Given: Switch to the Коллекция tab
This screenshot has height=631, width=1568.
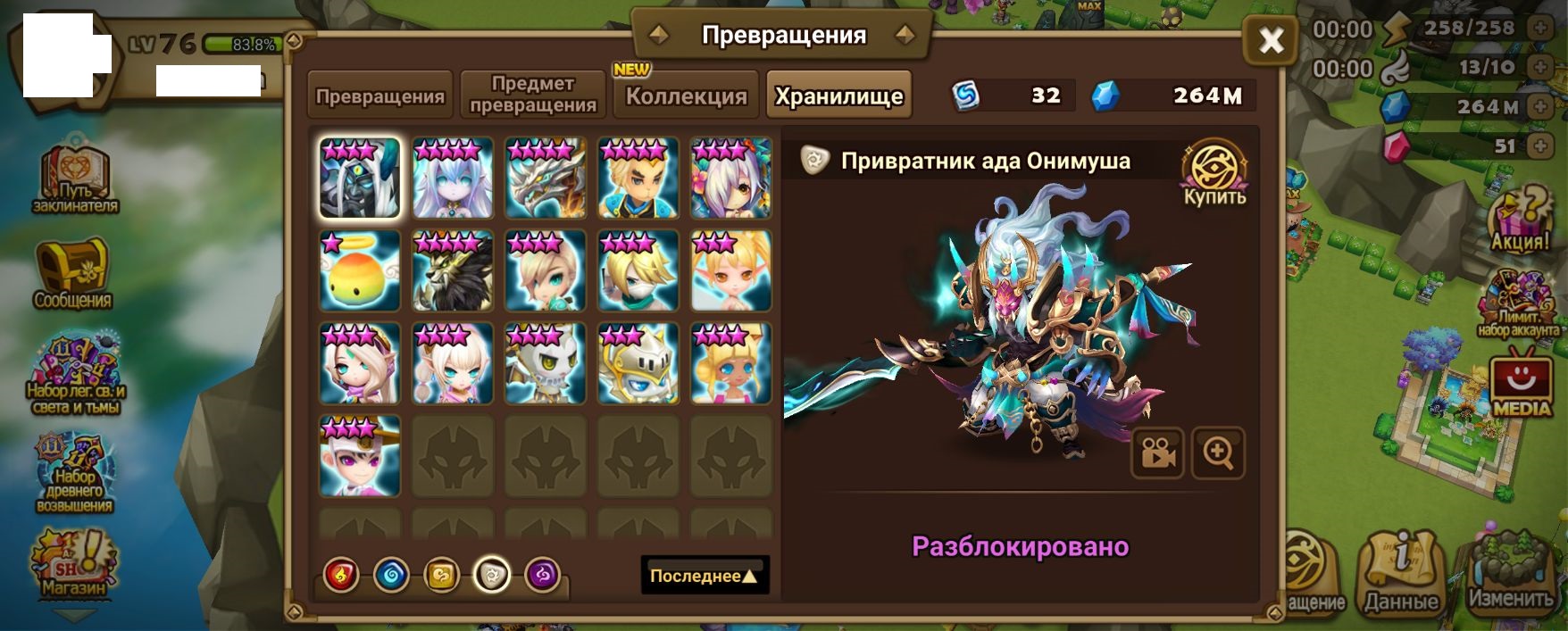Looking at the screenshot, I should coord(686,95).
